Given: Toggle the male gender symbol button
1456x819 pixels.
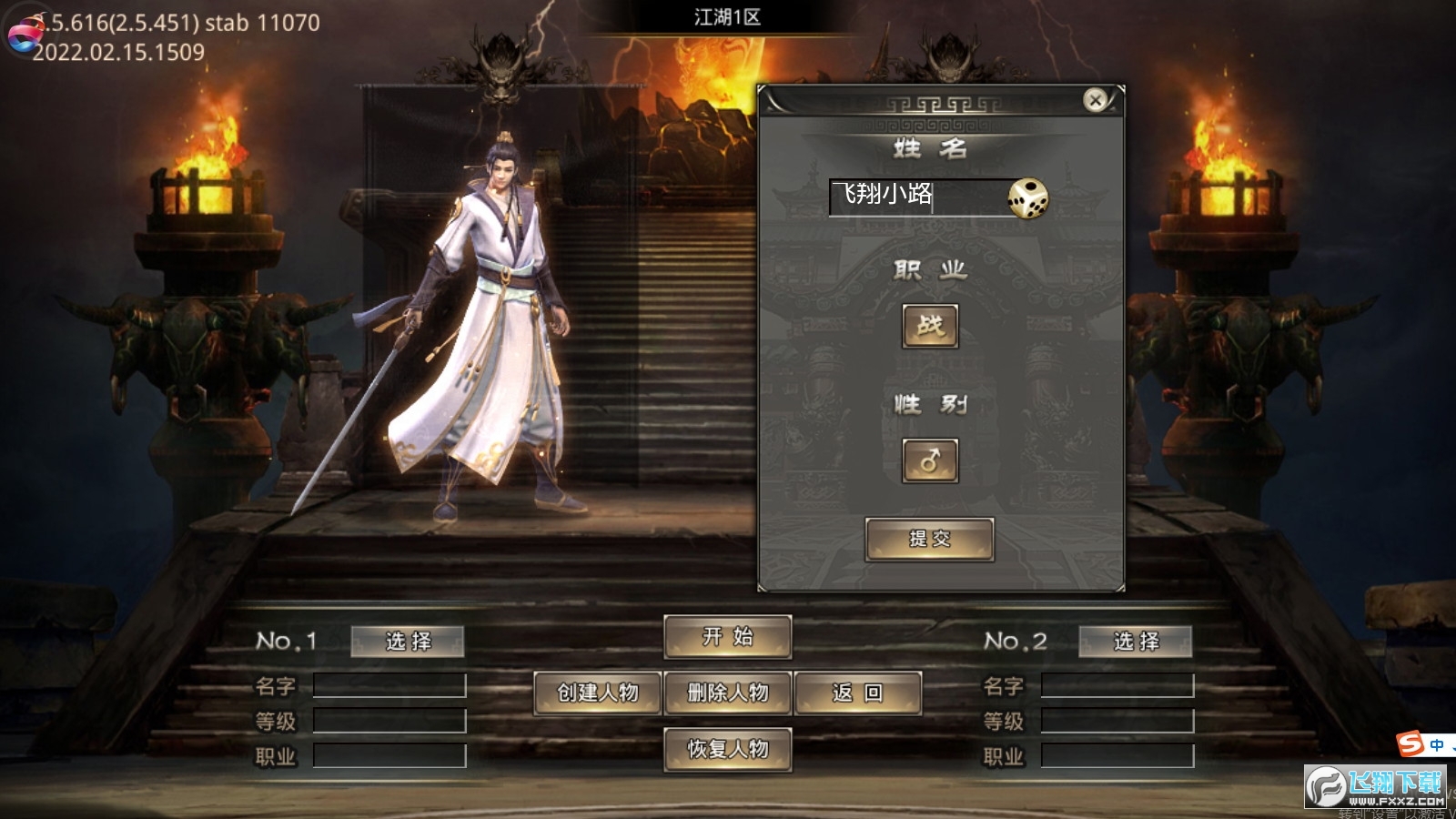Looking at the screenshot, I should [x=929, y=460].
